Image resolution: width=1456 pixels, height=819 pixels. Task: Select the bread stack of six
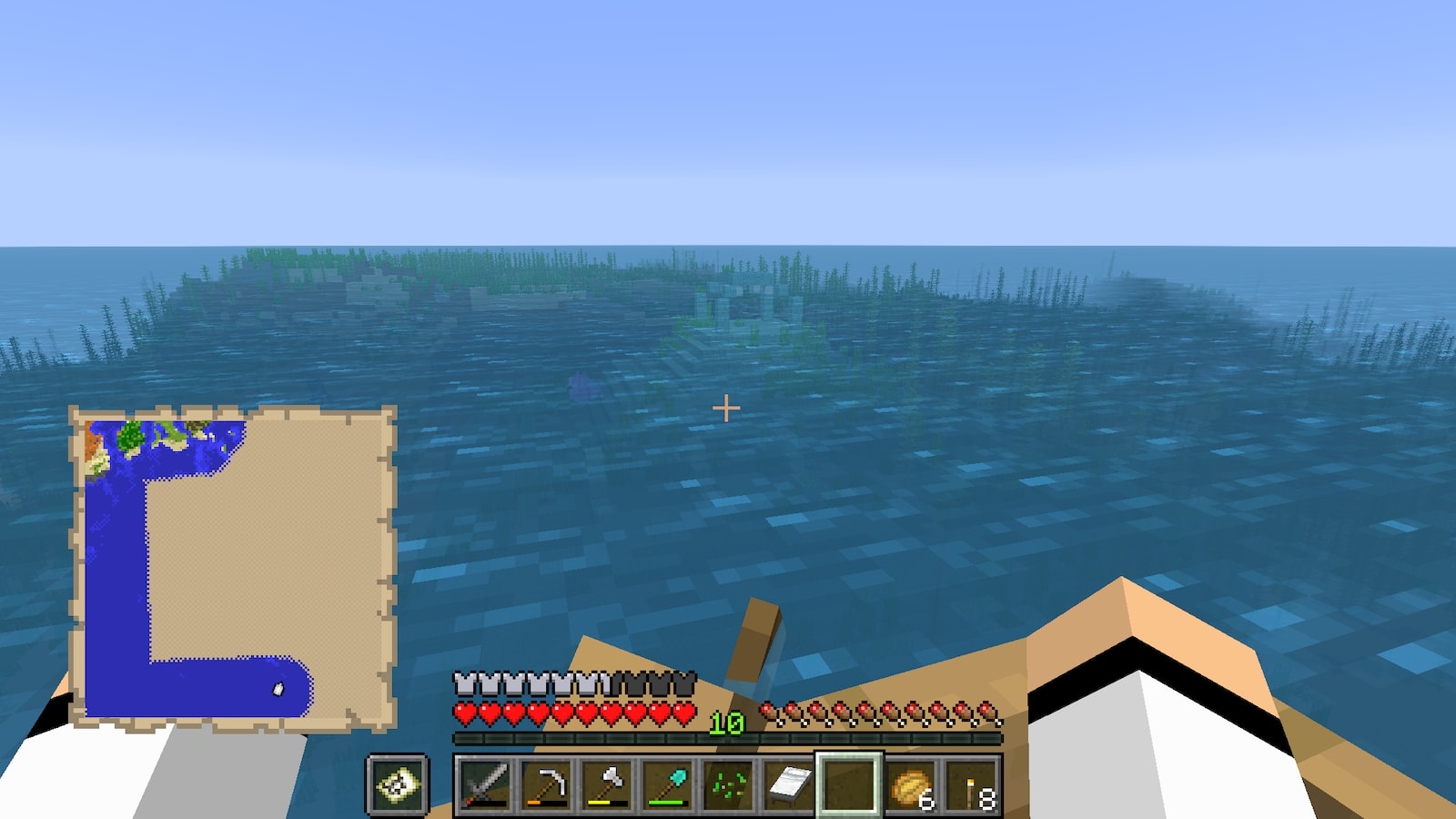910,784
